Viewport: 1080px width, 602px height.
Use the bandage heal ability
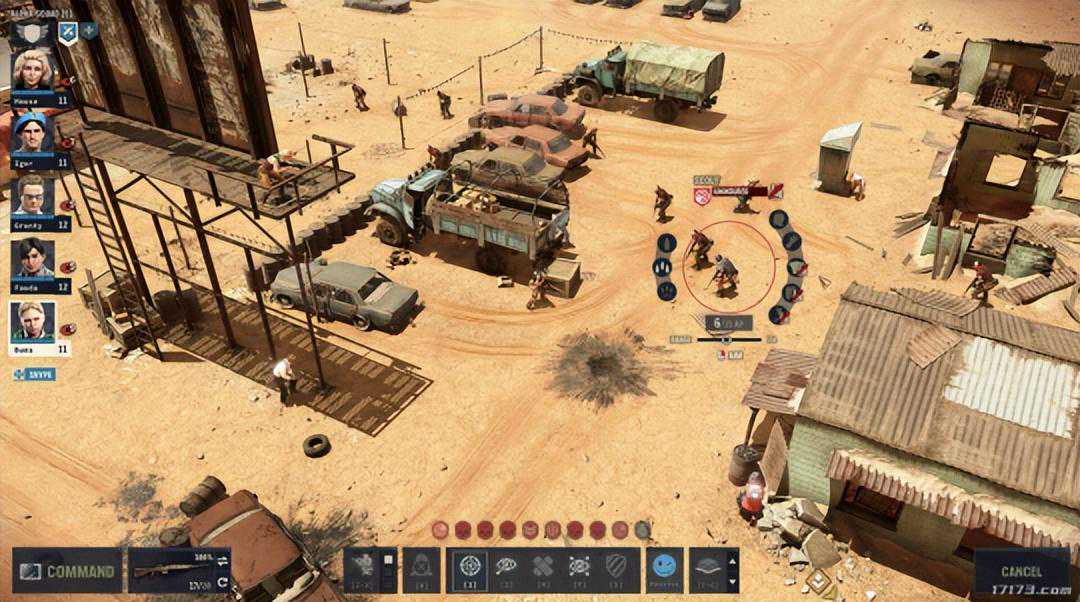(x=542, y=568)
